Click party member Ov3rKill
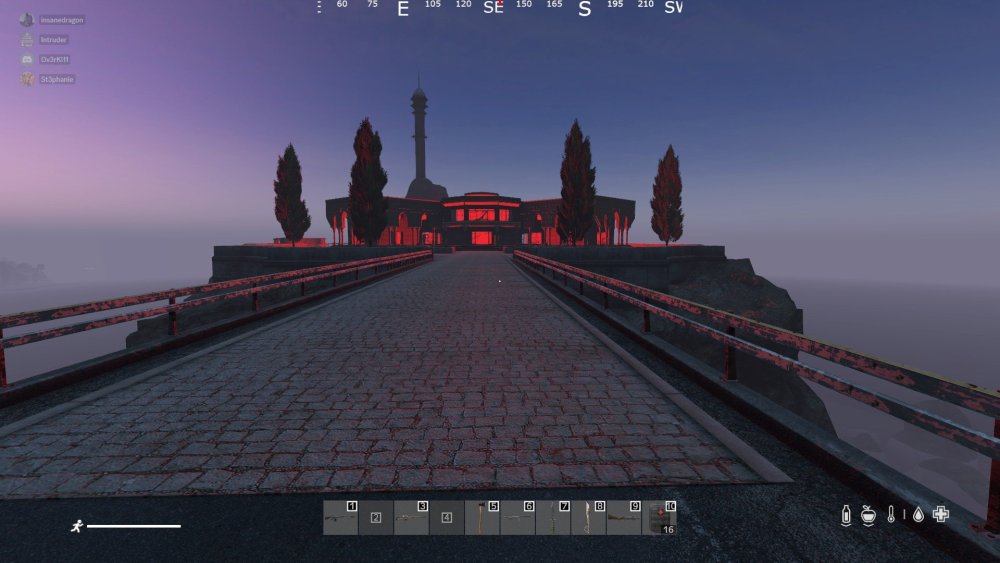This screenshot has width=1000, height=563. 55,59
